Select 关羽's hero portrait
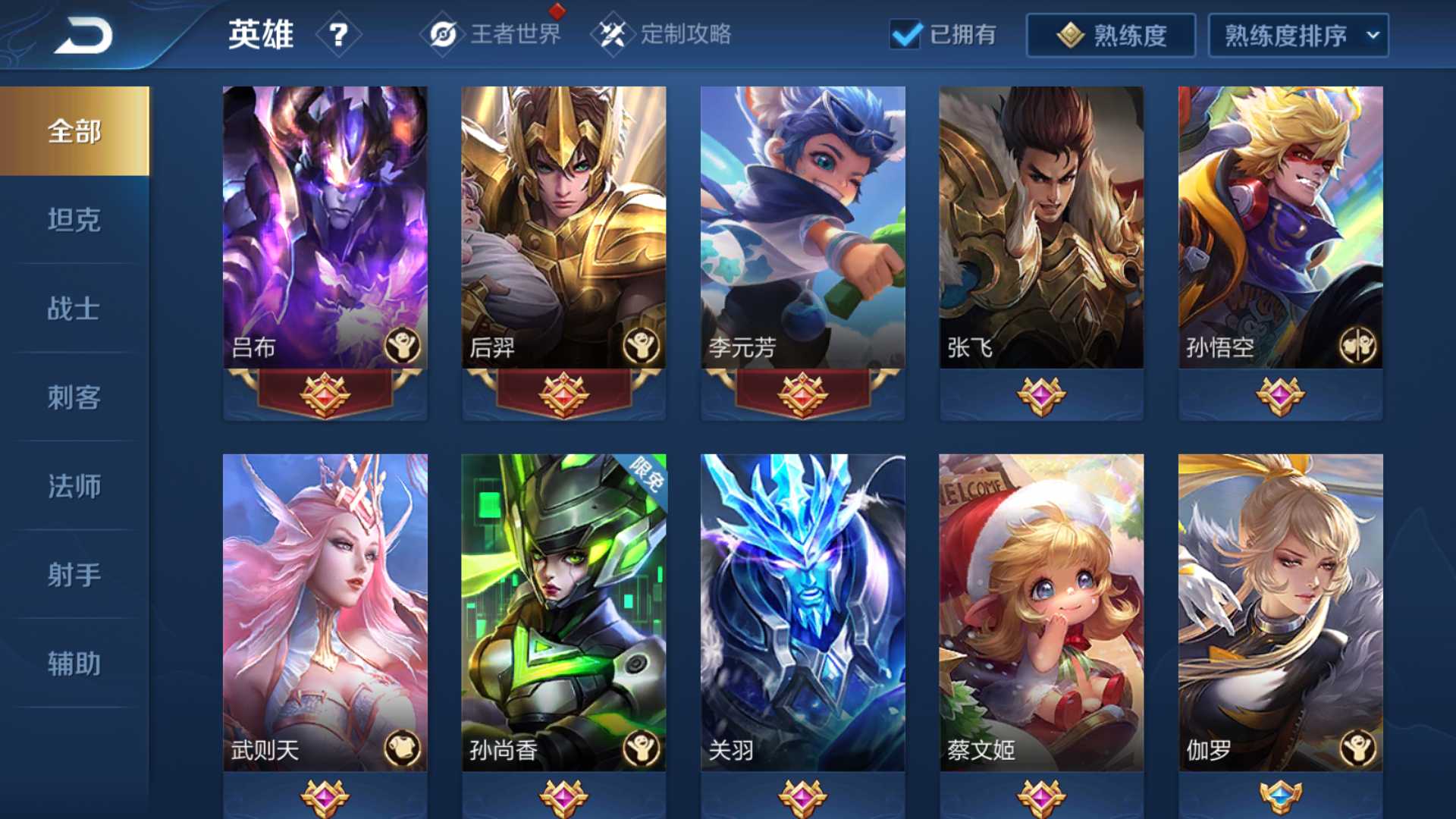1456x819 pixels. coord(802,599)
